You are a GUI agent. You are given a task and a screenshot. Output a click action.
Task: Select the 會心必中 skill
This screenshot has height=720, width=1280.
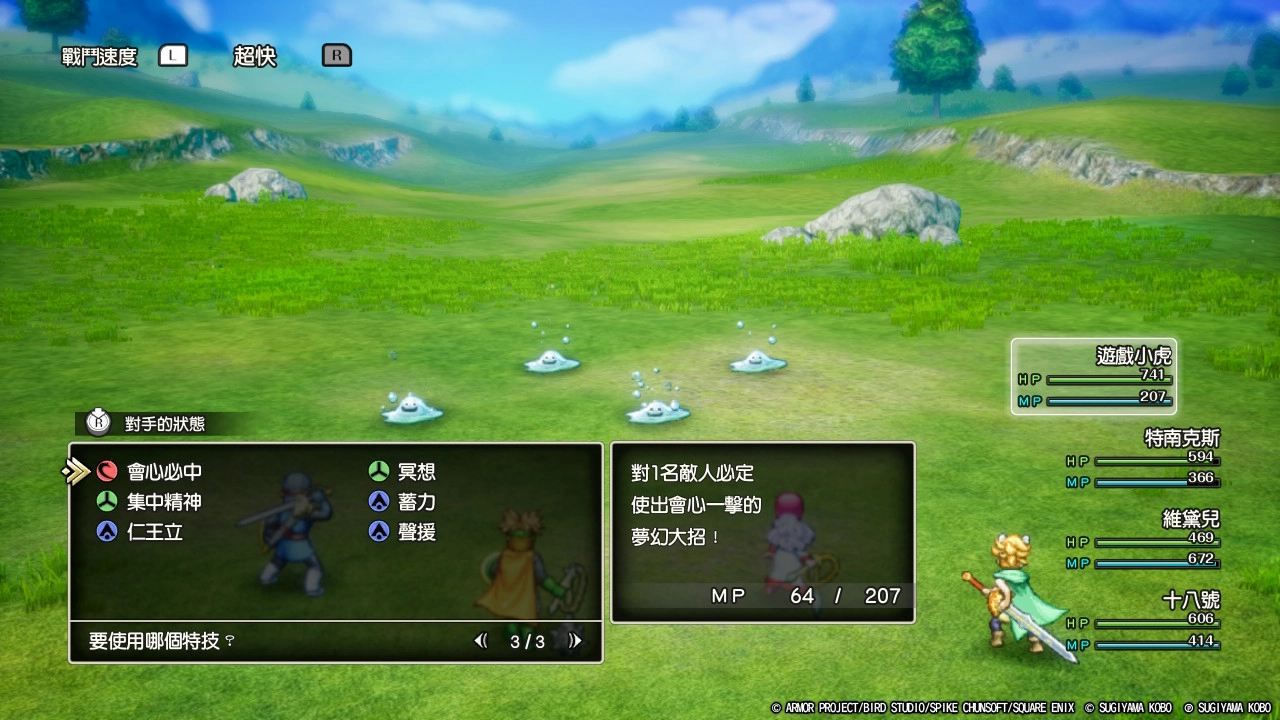click(x=163, y=472)
